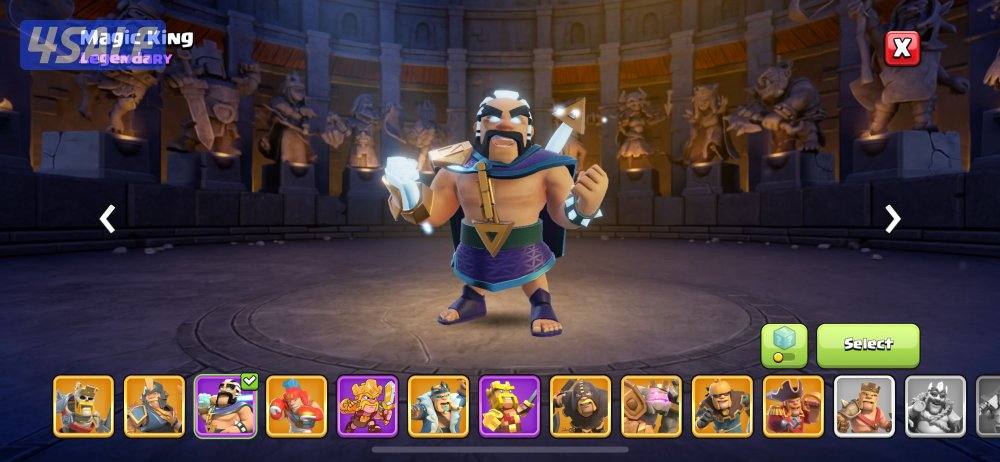The height and width of the screenshot is (462, 1000).
Task: Toggle the random skin cube button
Action: (784, 345)
